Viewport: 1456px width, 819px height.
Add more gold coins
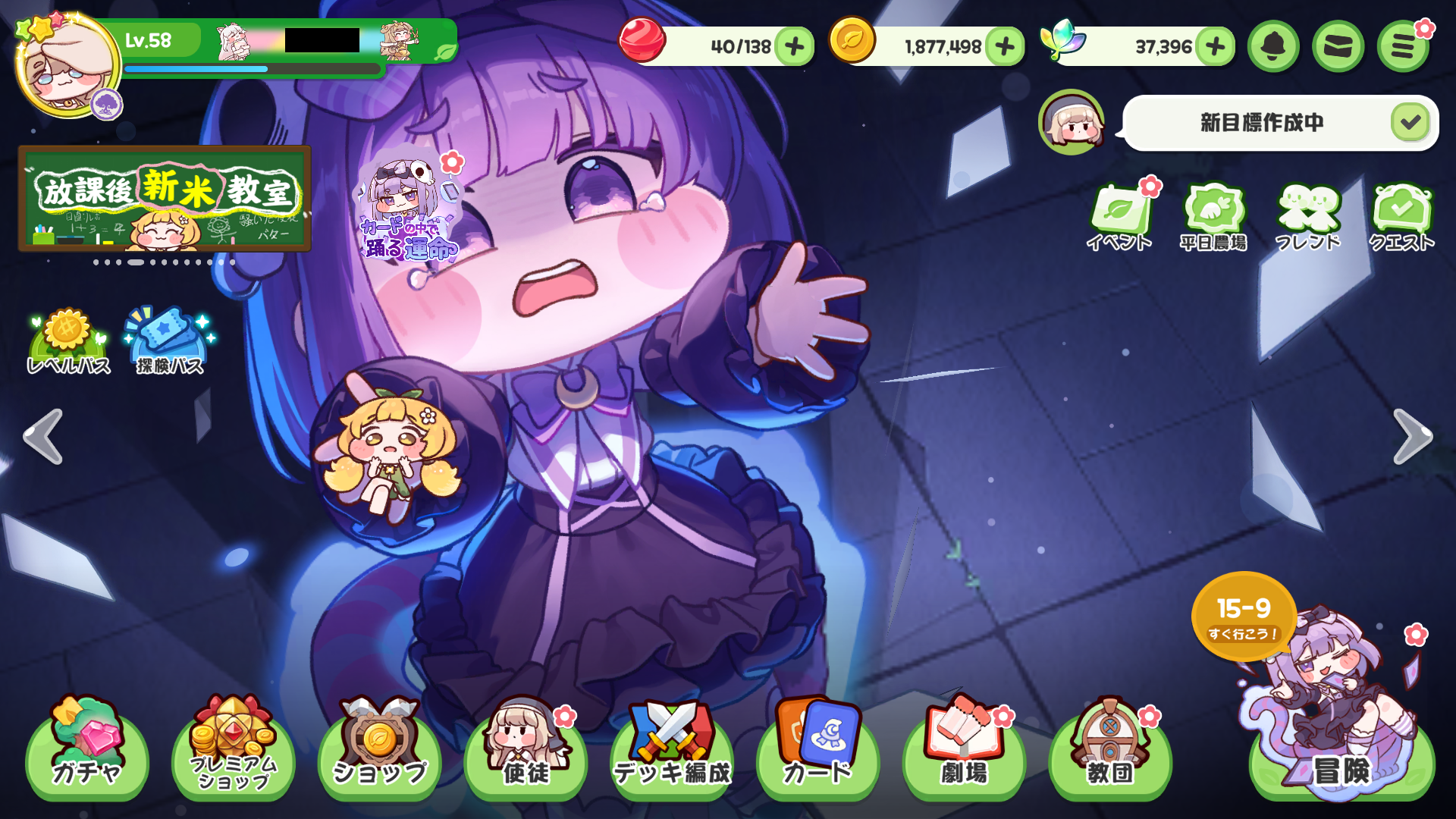(1005, 47)
